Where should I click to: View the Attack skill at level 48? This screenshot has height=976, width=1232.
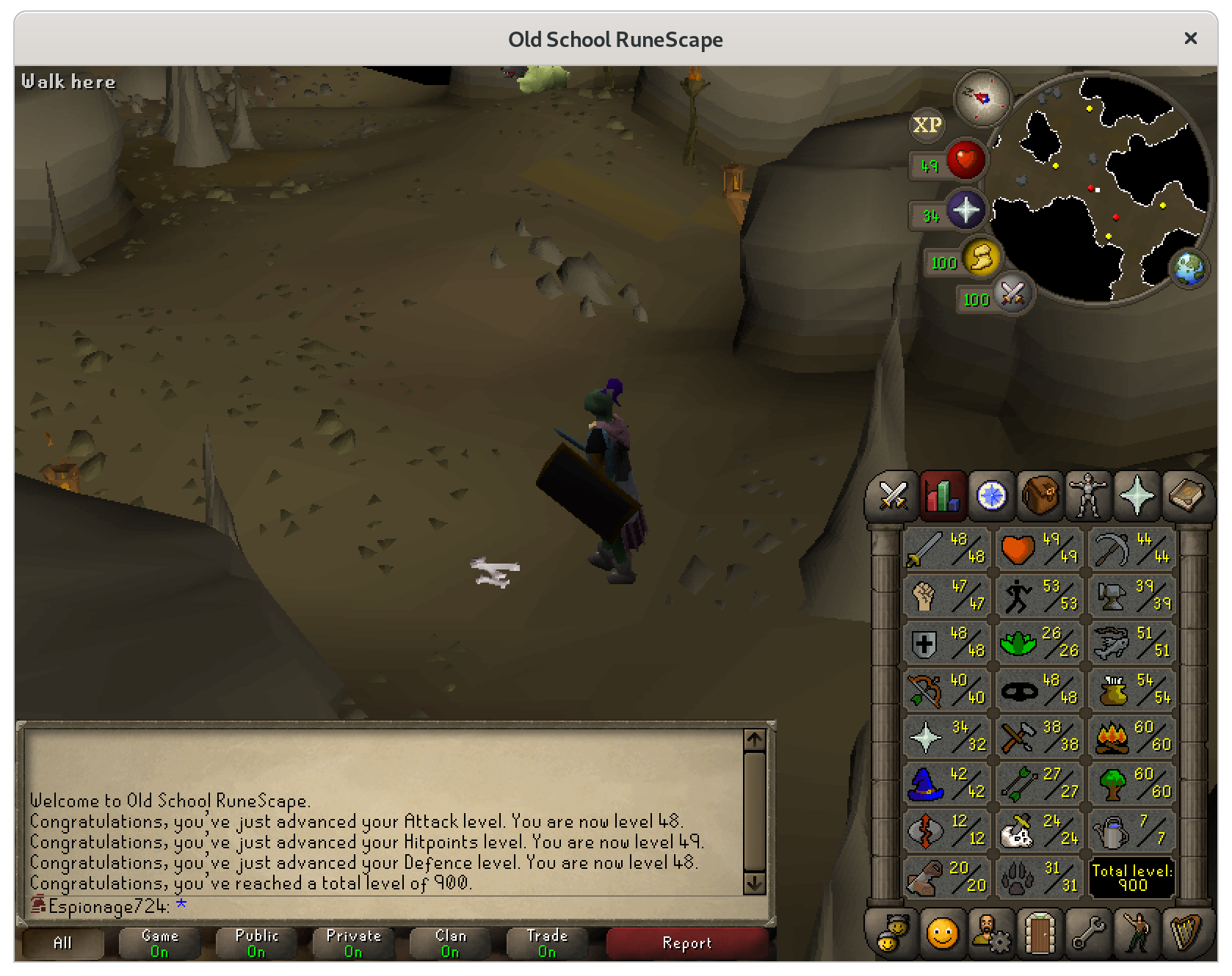click(946, 548)
